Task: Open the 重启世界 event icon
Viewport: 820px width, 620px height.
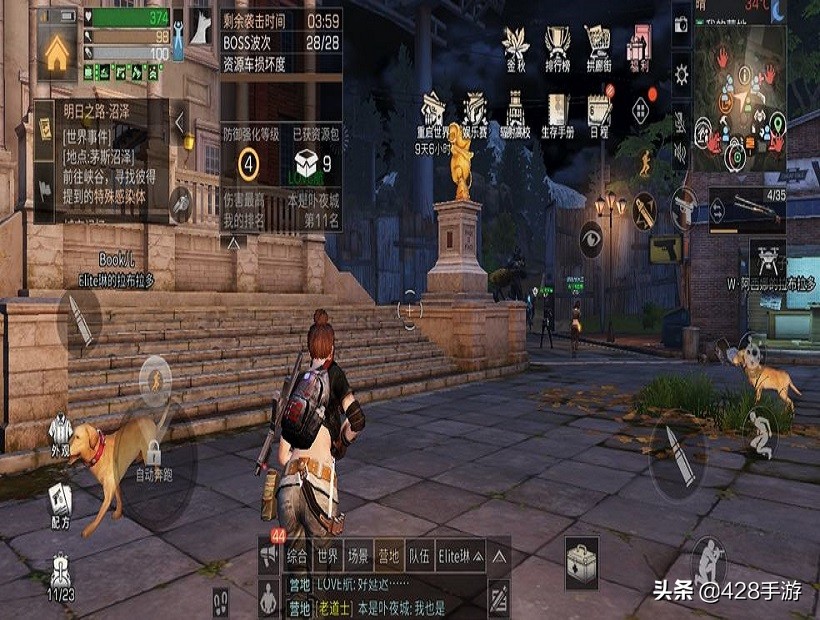Action: [433, 115]
